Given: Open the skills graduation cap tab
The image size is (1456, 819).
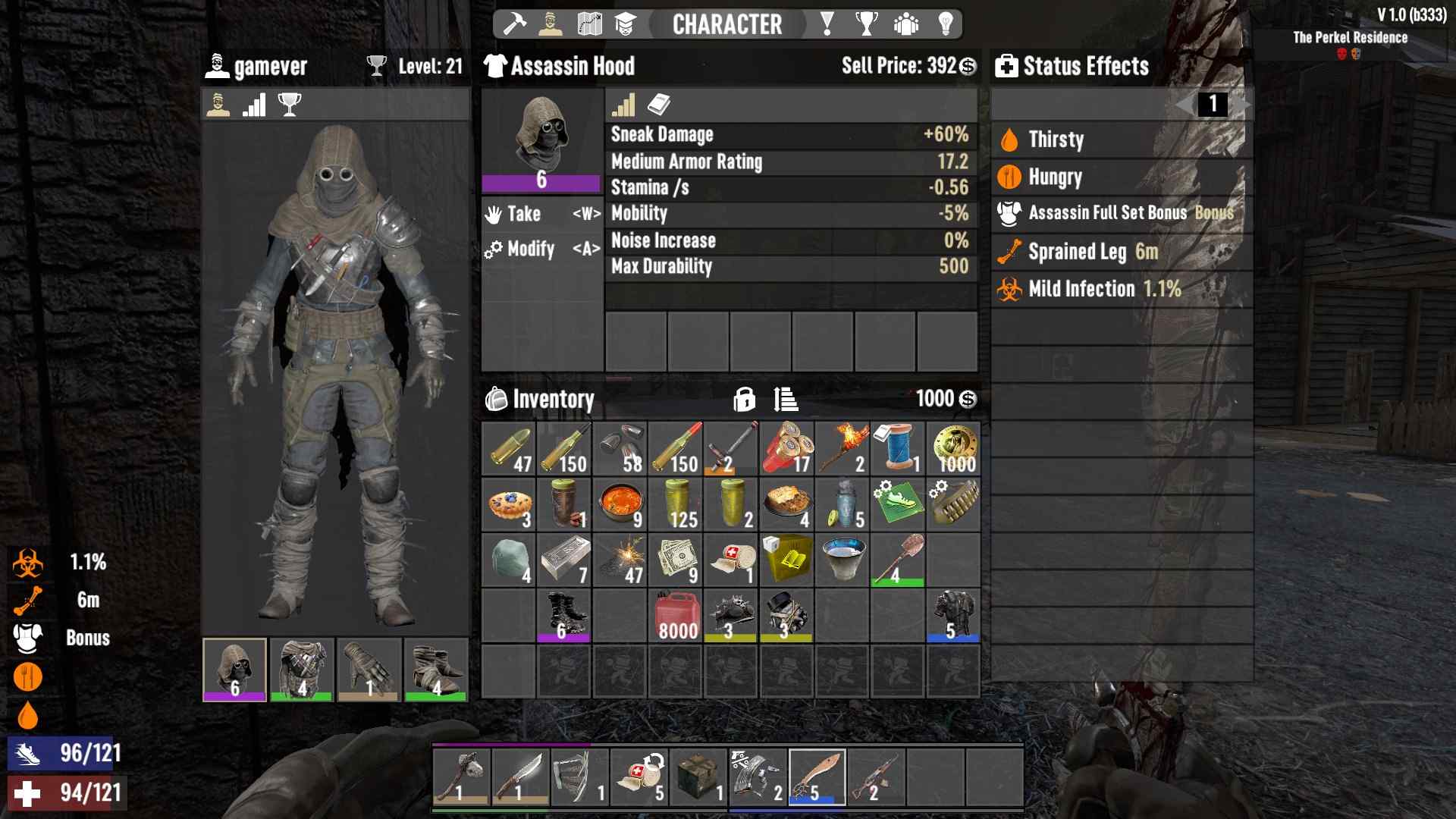Looking at the screenshot, I should tap(625, 24).
